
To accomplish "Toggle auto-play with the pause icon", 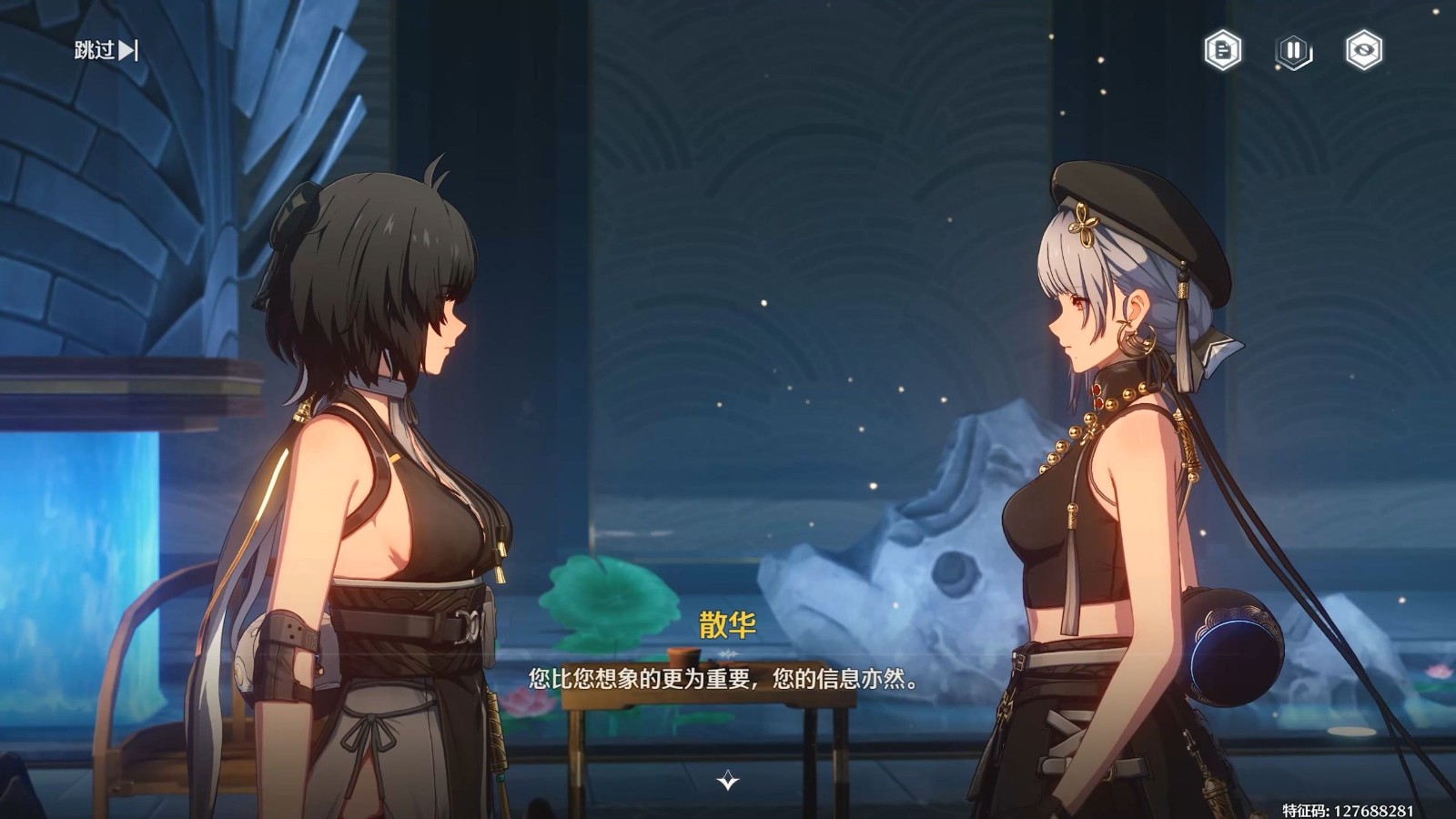I will (x=1293, y=50).
